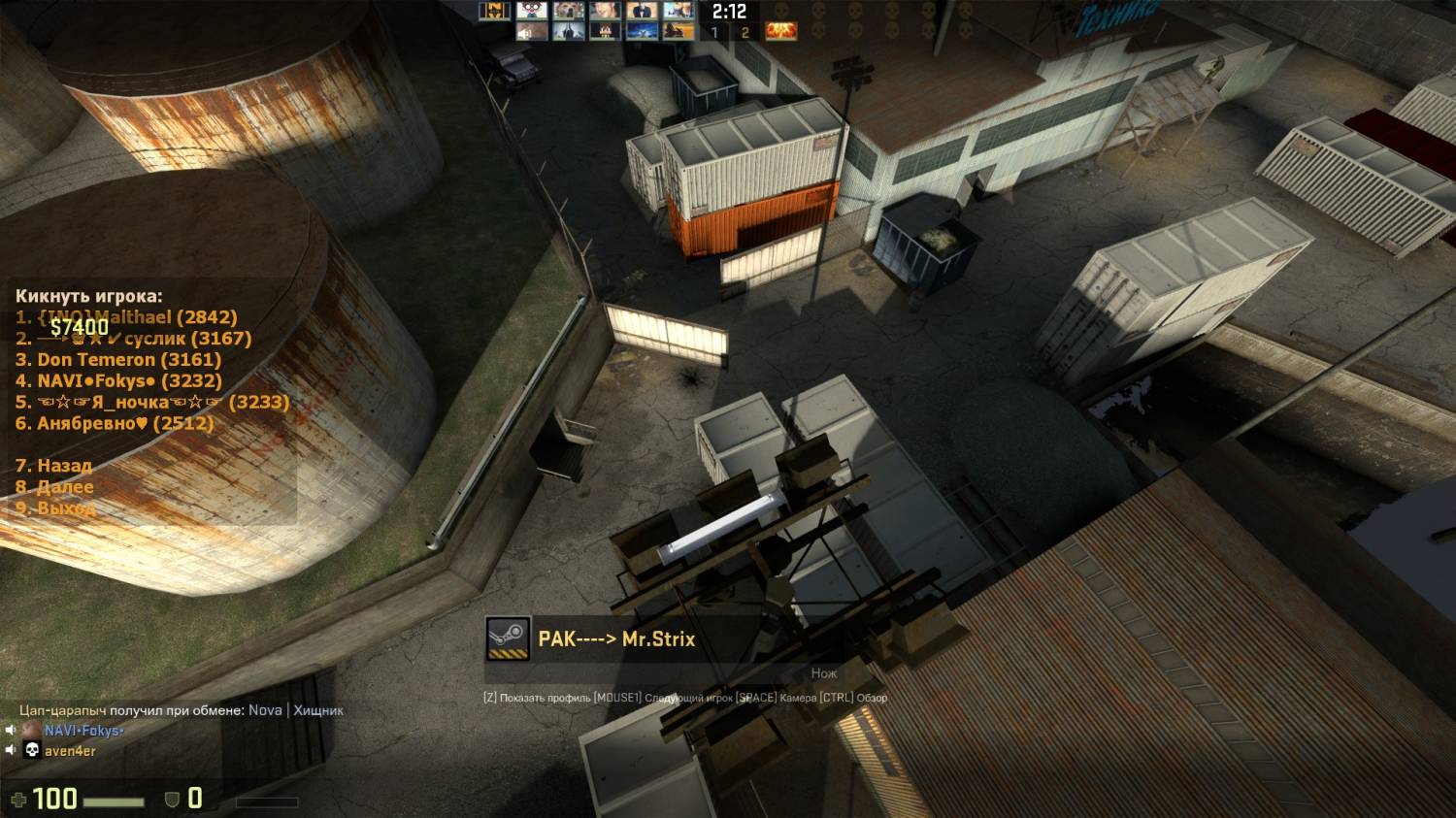The height and width of the screenshot is (818, 1456).
Task: Pick the man in suit avatar
Action: click(x=642, y=11)
